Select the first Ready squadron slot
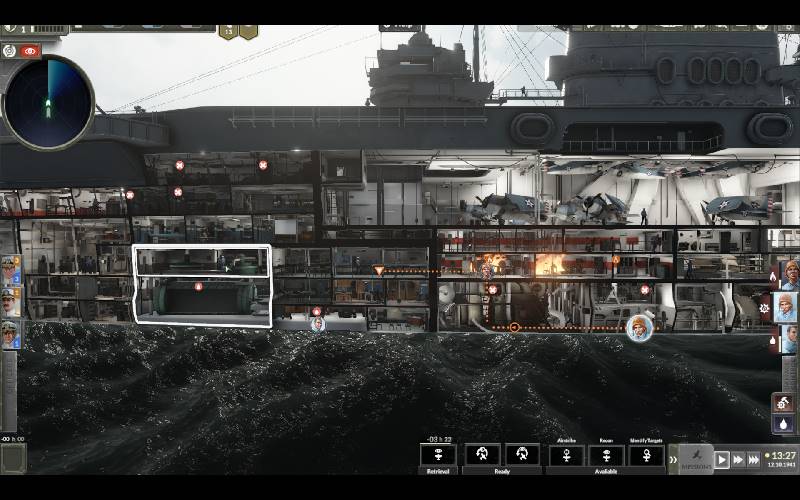 (x=482, y=455)
